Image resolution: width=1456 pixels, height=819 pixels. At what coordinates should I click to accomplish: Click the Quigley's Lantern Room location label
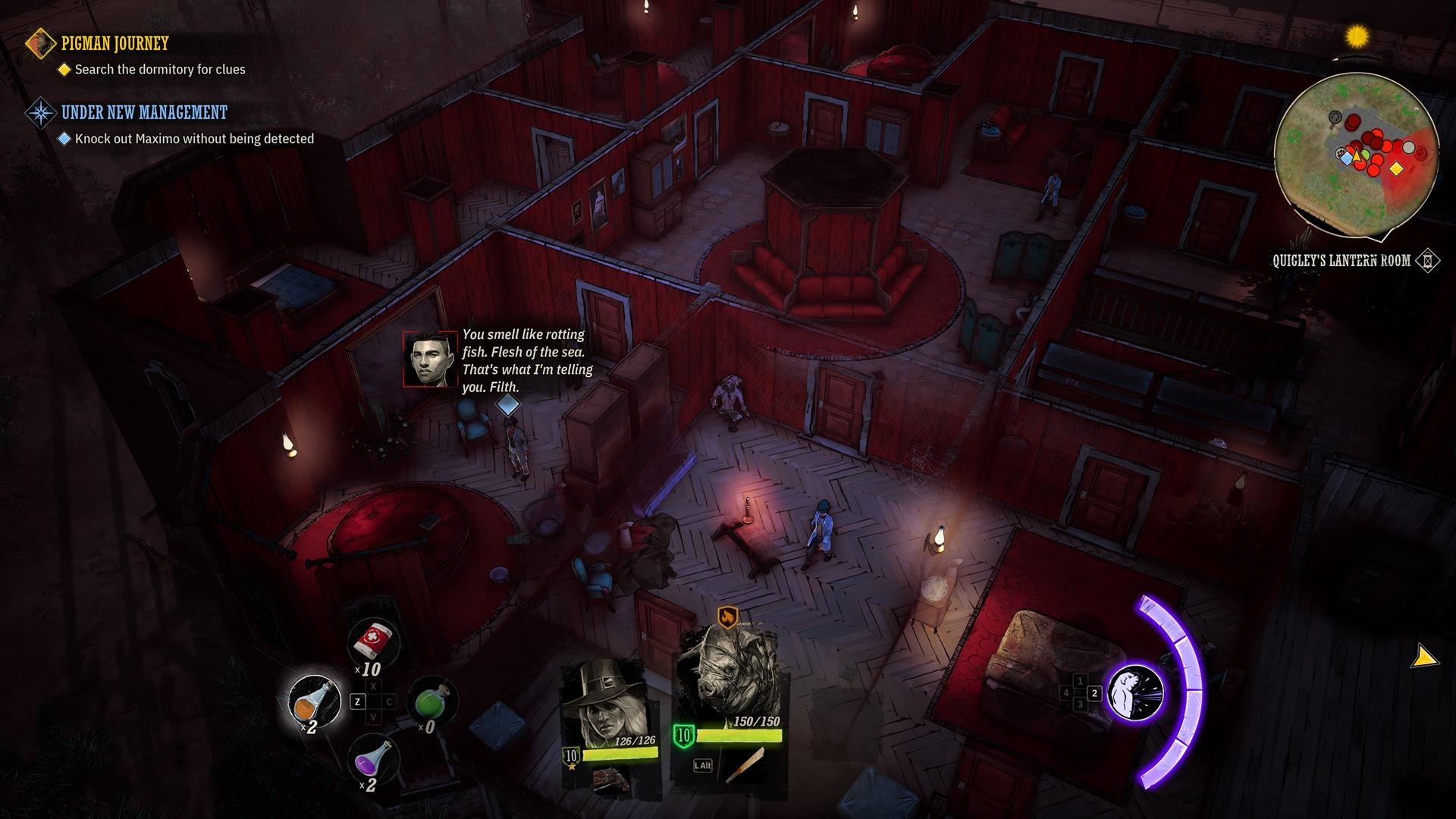pyautogui.click(x=1341, y=261)
